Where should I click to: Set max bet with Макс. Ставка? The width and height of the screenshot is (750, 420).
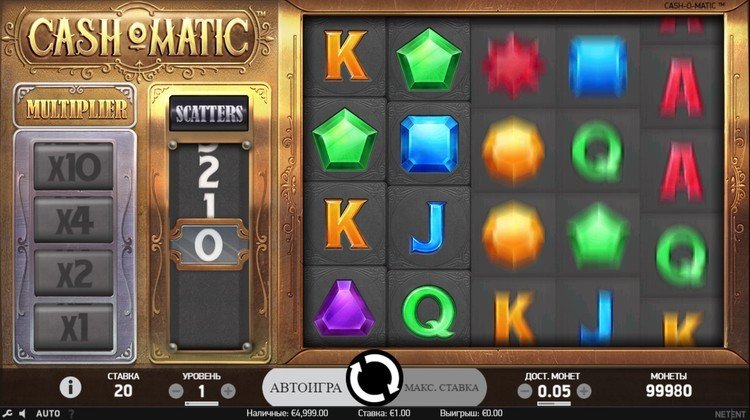point(442,387)
